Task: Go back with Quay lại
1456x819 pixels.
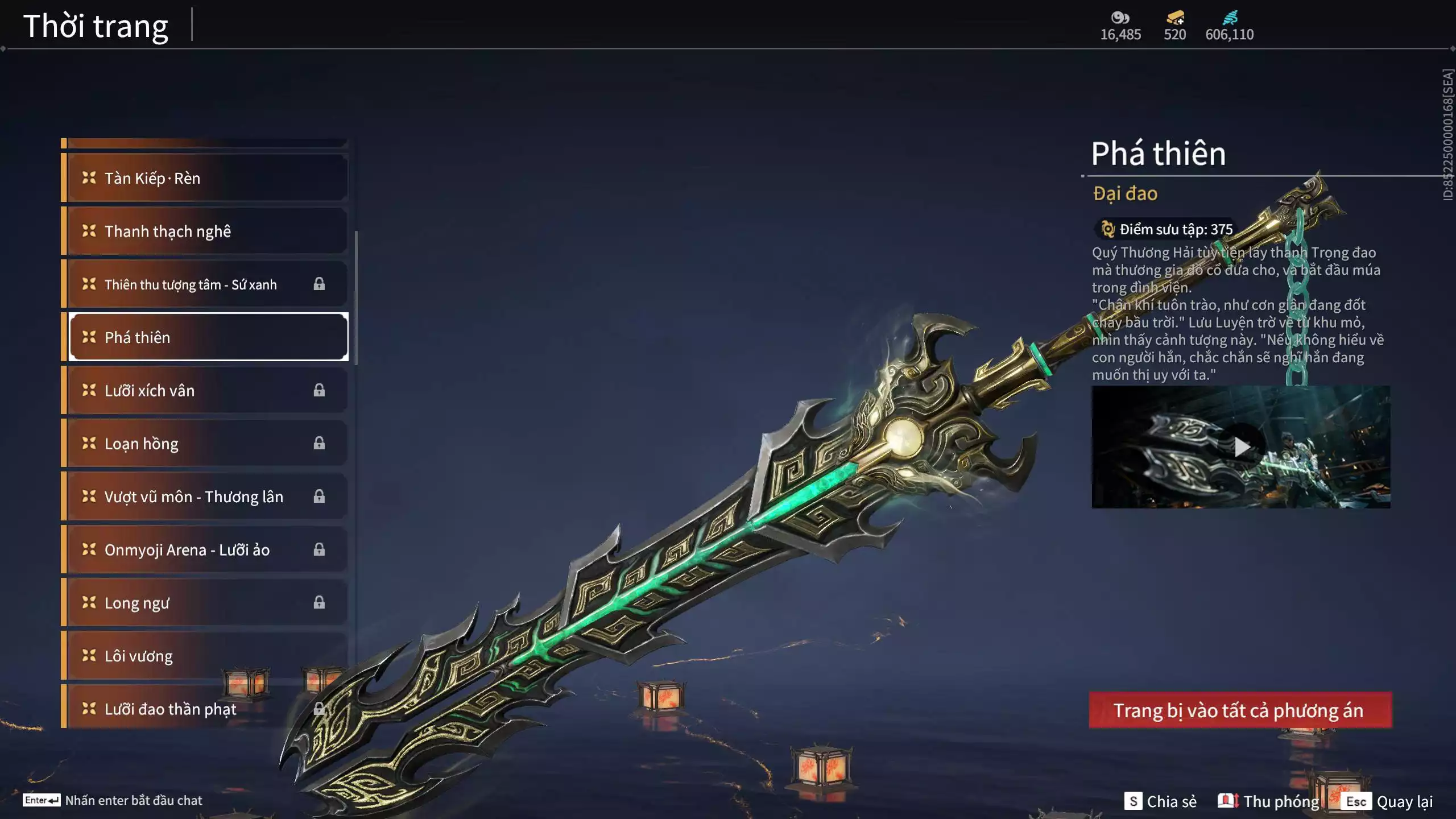Action: [x=1388, y=801]
